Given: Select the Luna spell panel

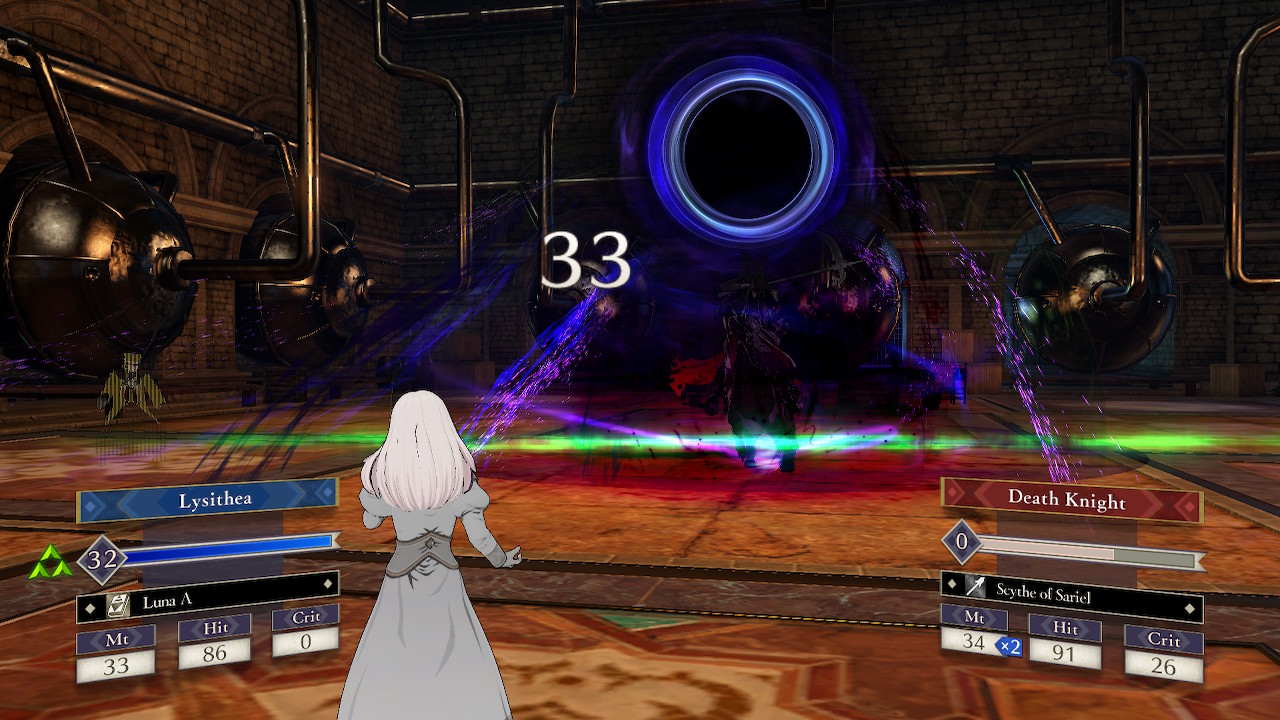Looking at the screenshot, I should 208,599.
